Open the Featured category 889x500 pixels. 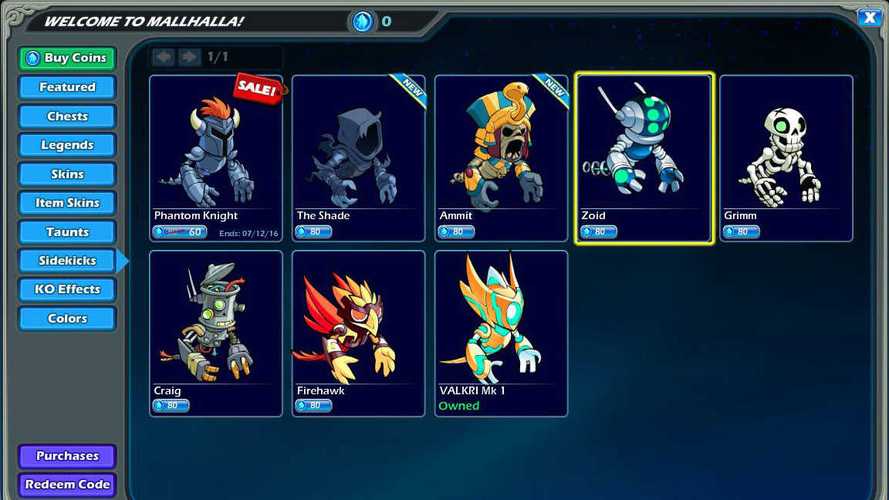coord(67,87)
